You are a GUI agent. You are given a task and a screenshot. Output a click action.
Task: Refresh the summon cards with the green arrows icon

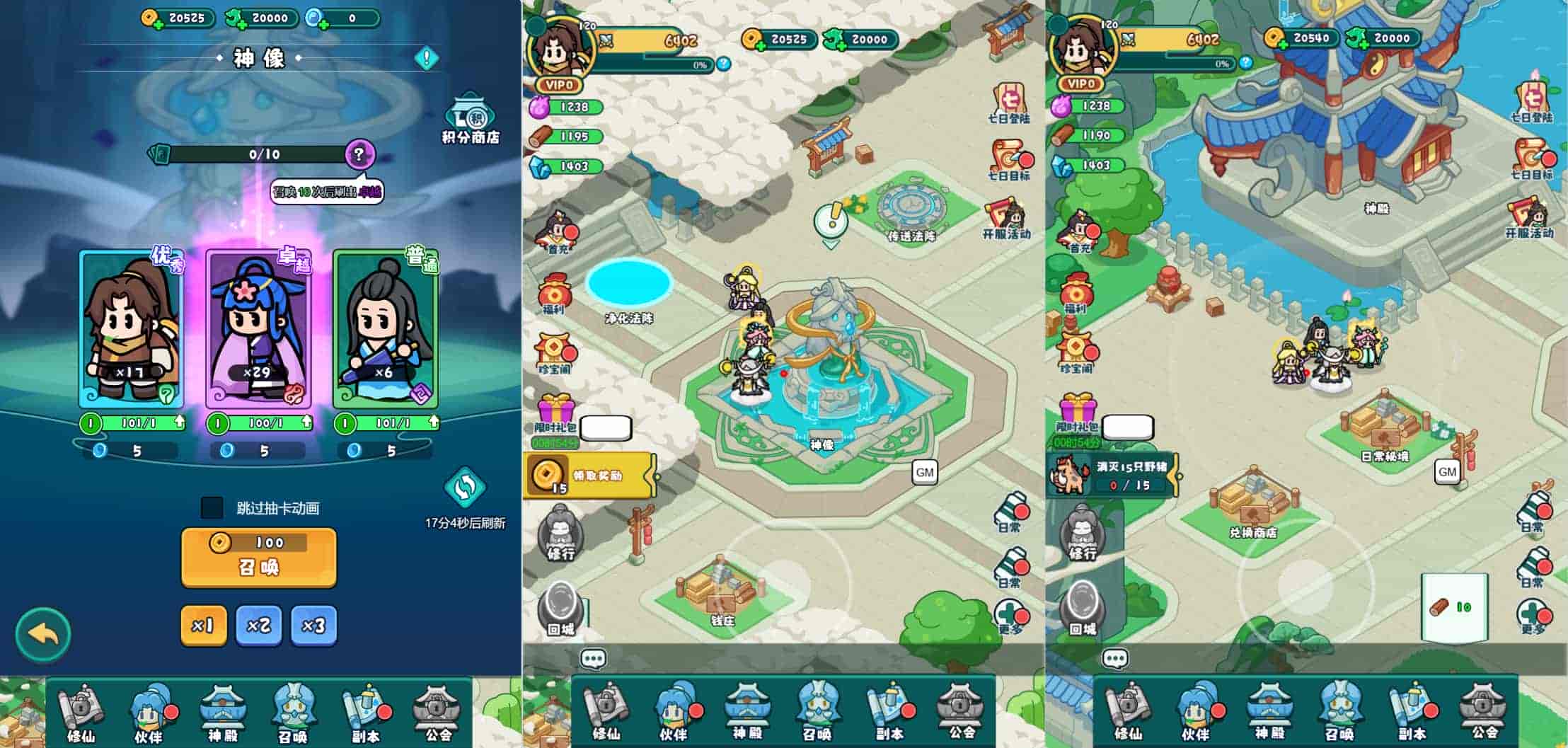pos(465,488)
